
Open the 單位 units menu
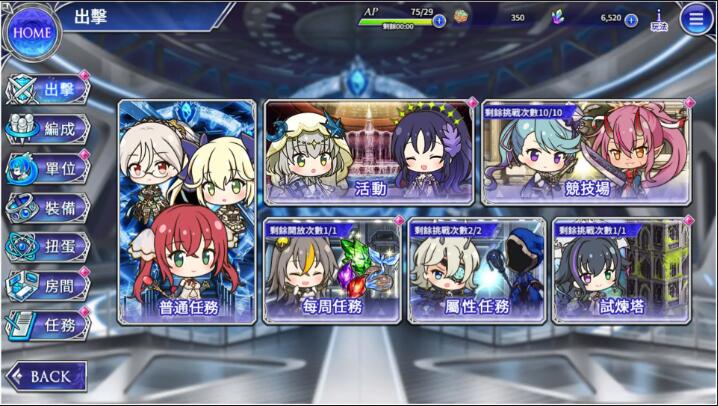50,168
